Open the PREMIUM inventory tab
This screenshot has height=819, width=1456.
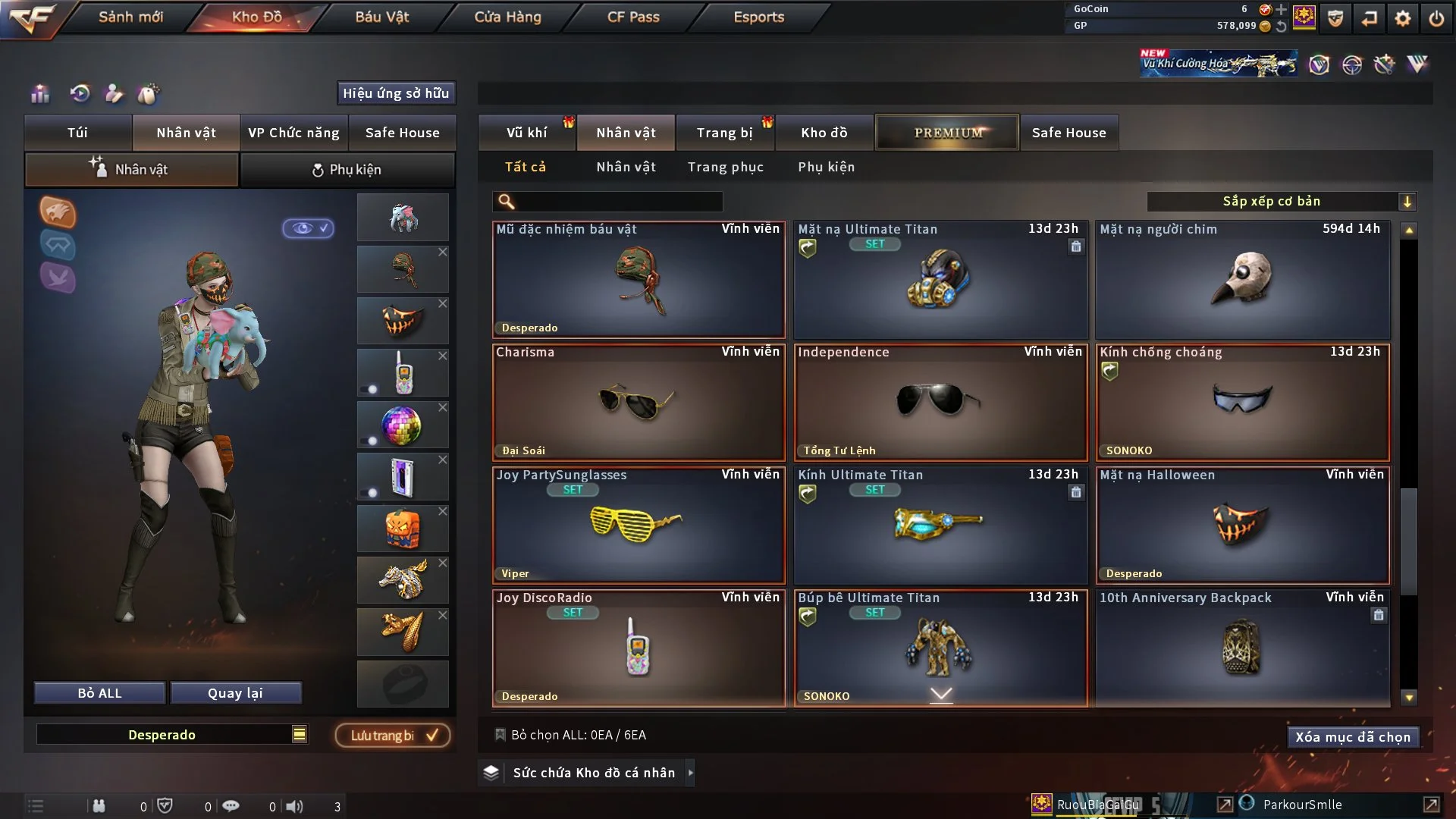947,133
